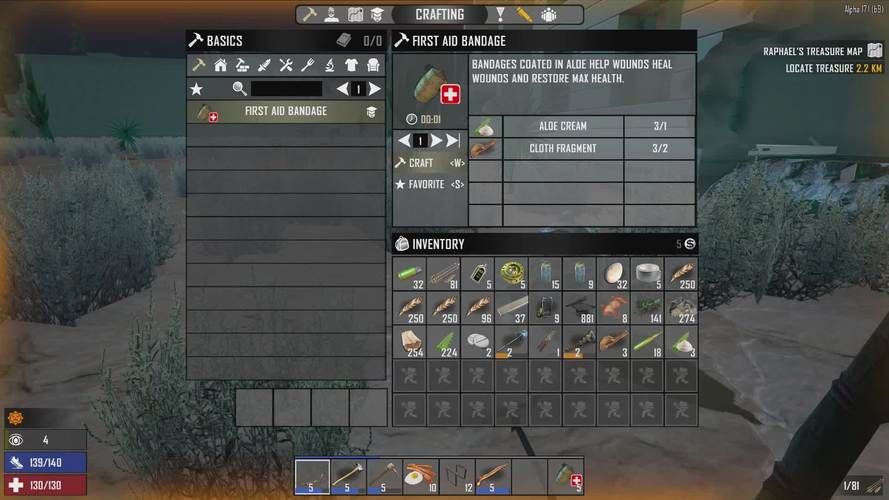Viewport: 889px width, 500px height.
Task: Pick the duct tape inventory slot
Action: (x=648, y=272)
